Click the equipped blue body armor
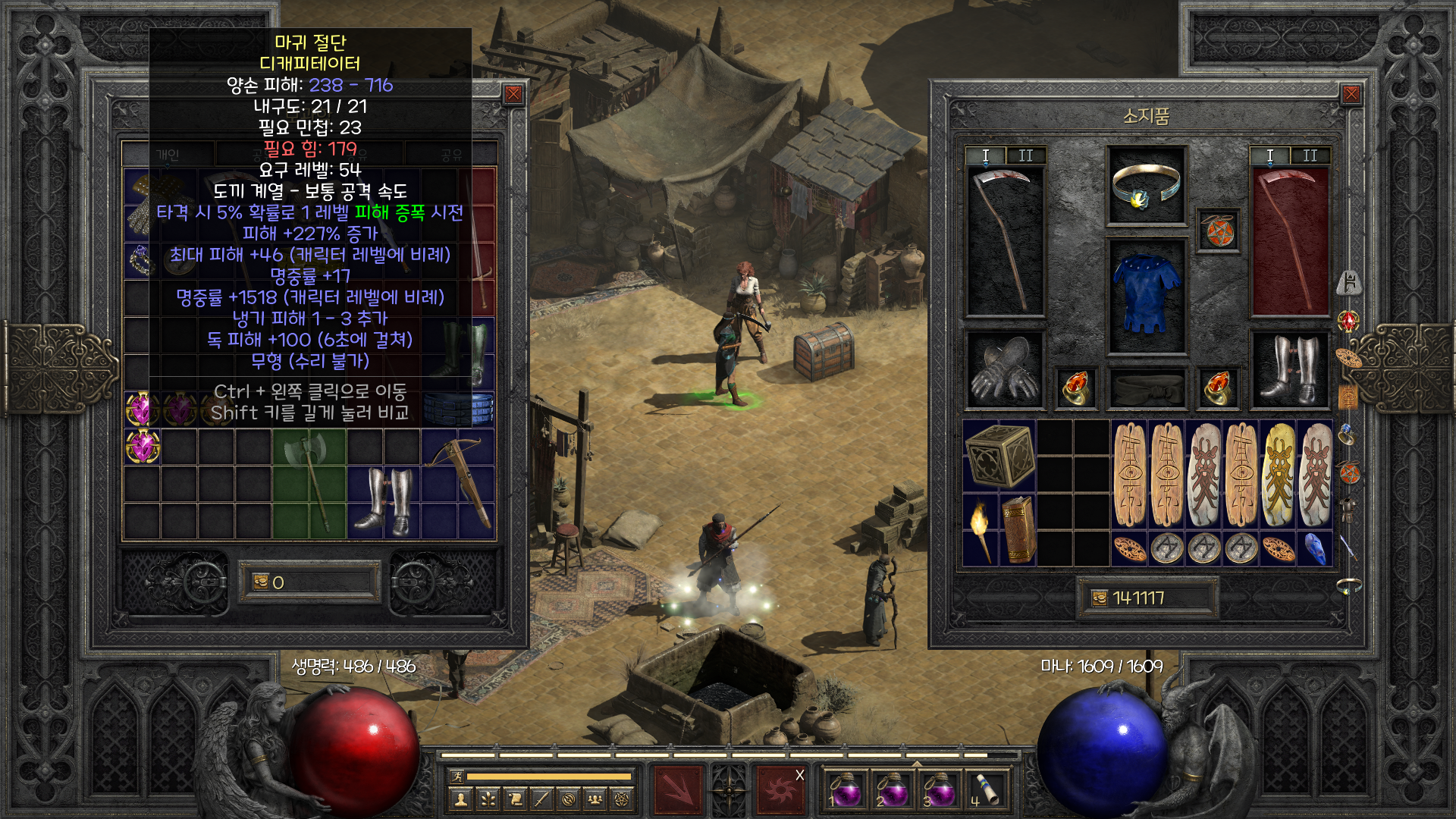Viewport: 1456px width, 819px height. (1146, 296)
